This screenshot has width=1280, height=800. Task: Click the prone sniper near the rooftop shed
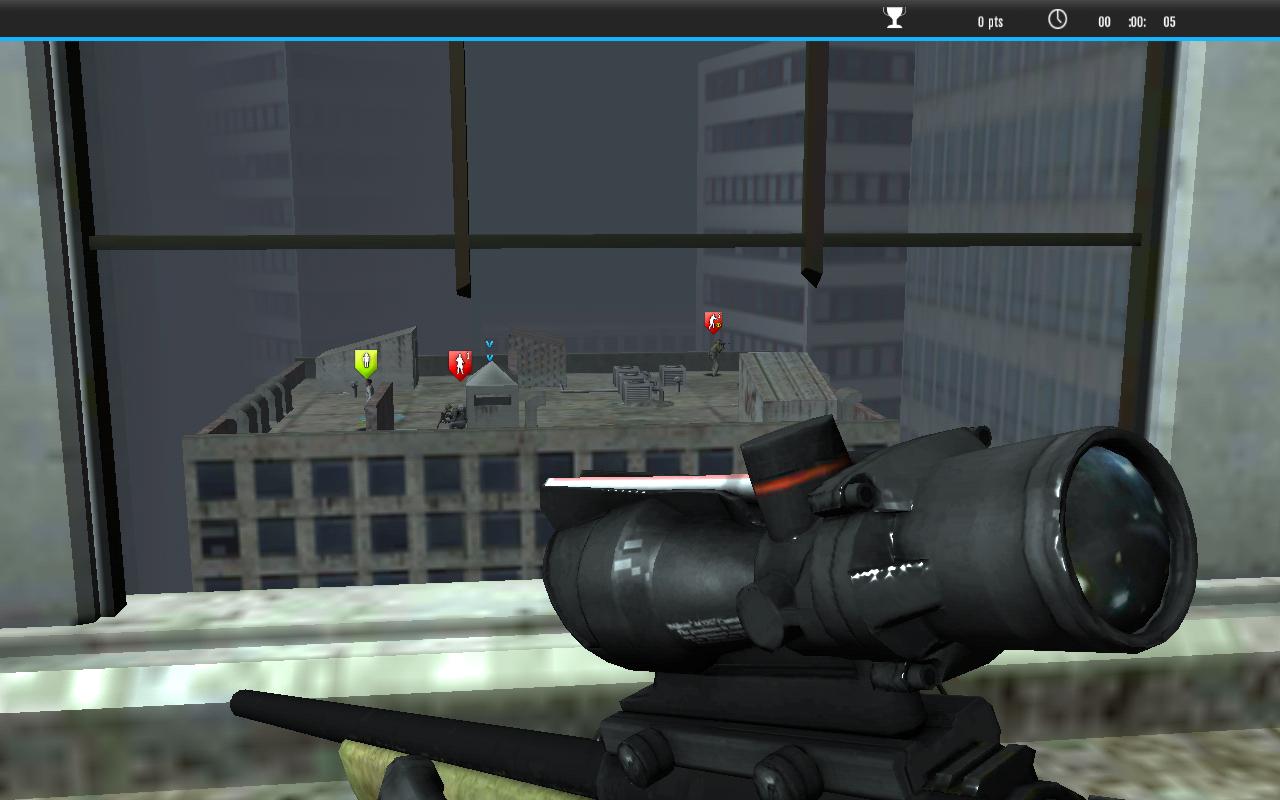[x=451, y=414]
